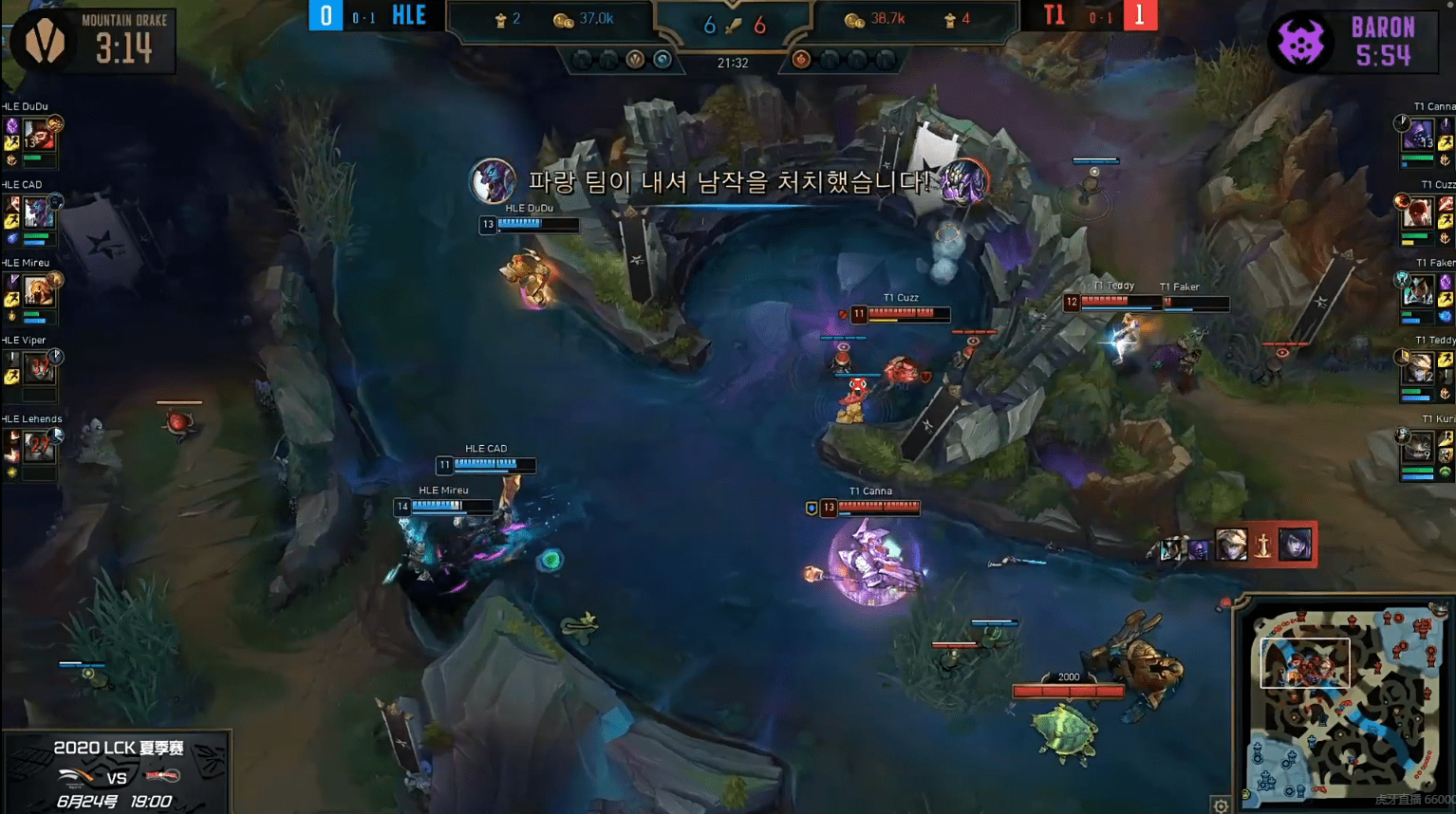Image resolution: width=1456 pixels, height=814 pixels.
Task: Click the purple Baron timer icon
Action: pos(1301,43)
